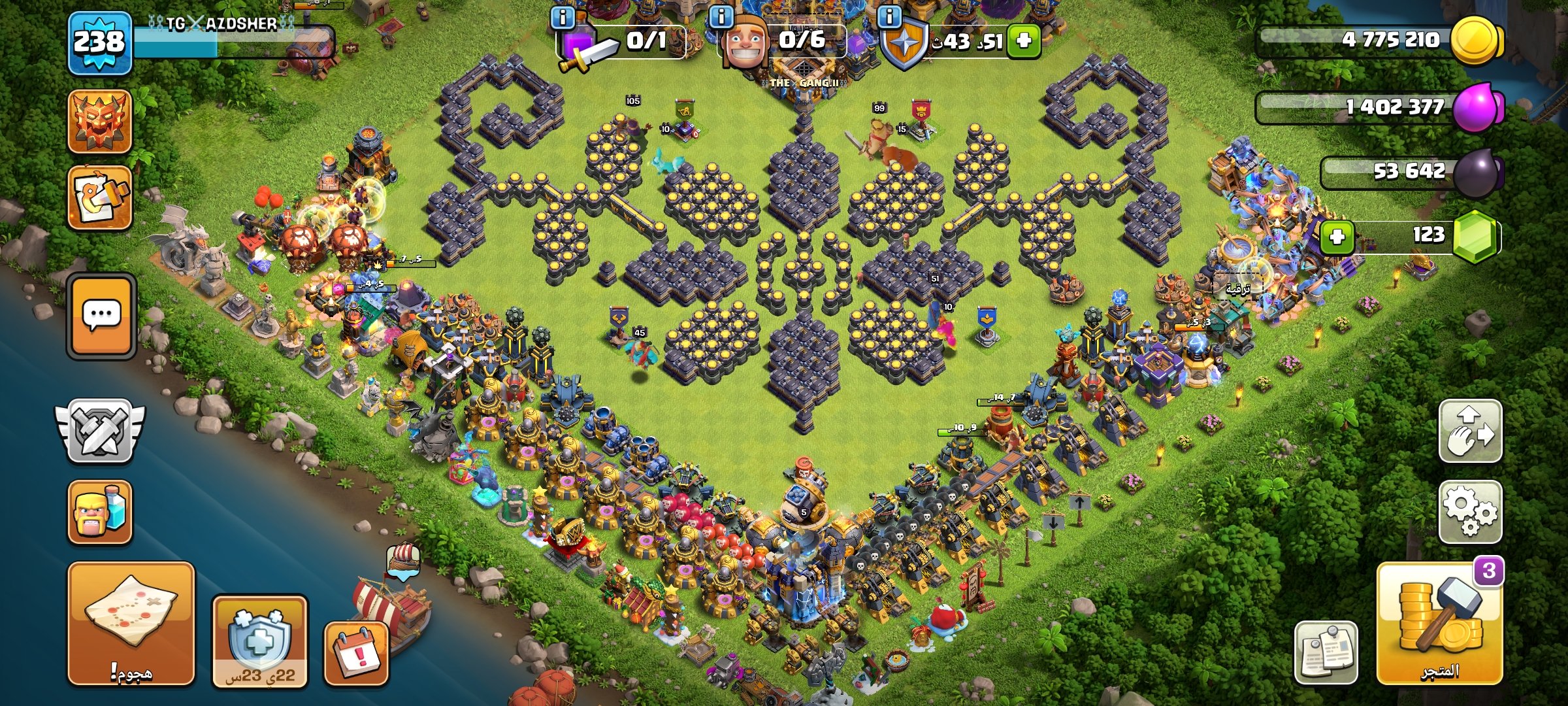The height and width of the screenshot is (706, 1568).
Task: Open the chat speech bubble button
Action: pyautogui.click(x=101, y=316)
